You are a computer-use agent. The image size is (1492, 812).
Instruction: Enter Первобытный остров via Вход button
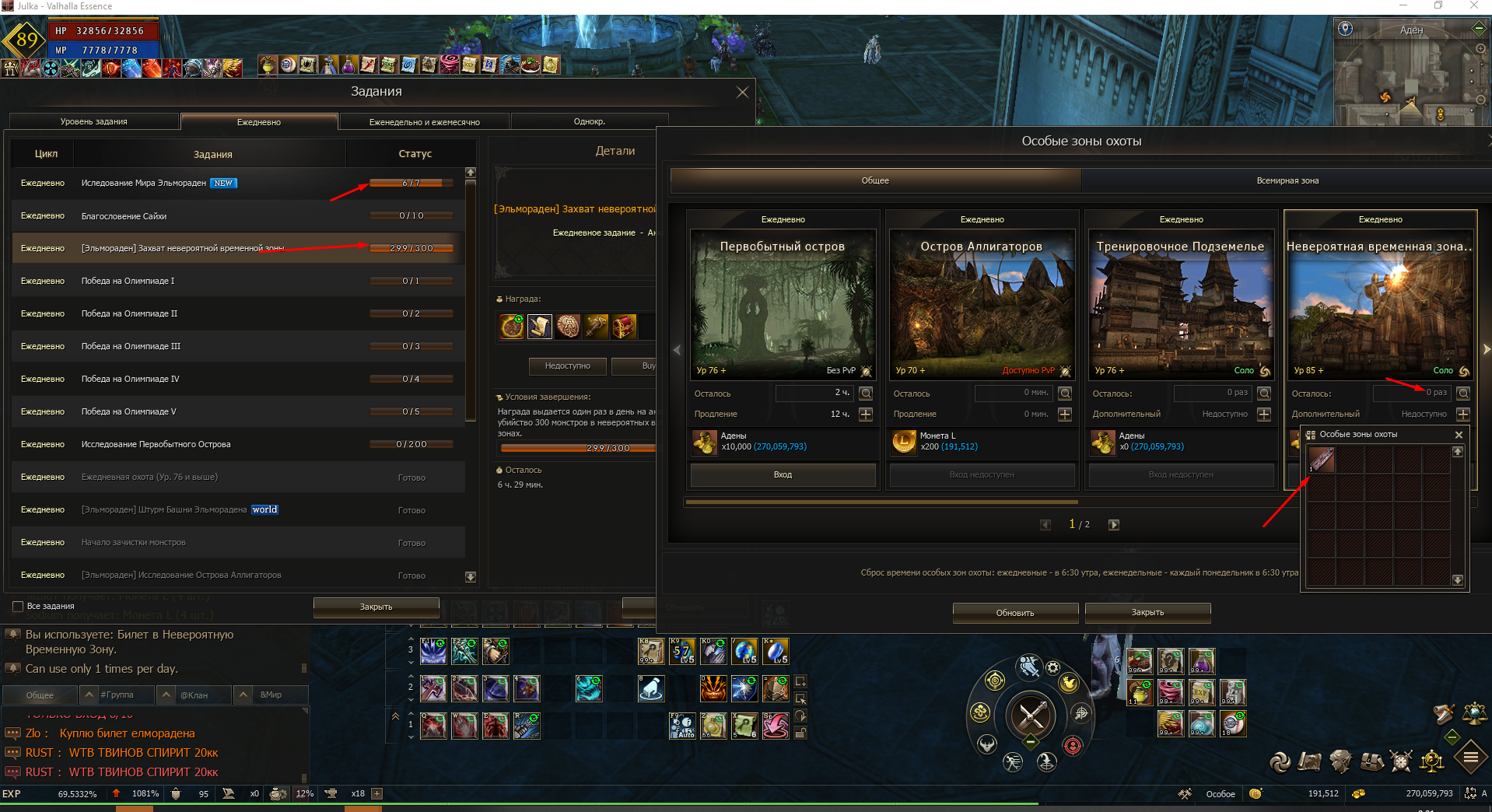click(783, 475)
